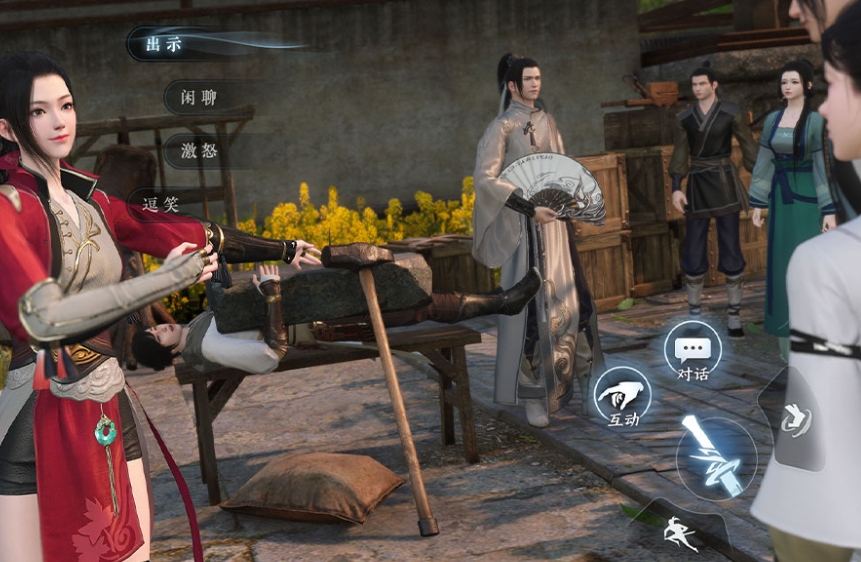This screenshot has height=562, width=861.
Task: Trigger the swirling dodge skill icon
Action: click(797, 420)
